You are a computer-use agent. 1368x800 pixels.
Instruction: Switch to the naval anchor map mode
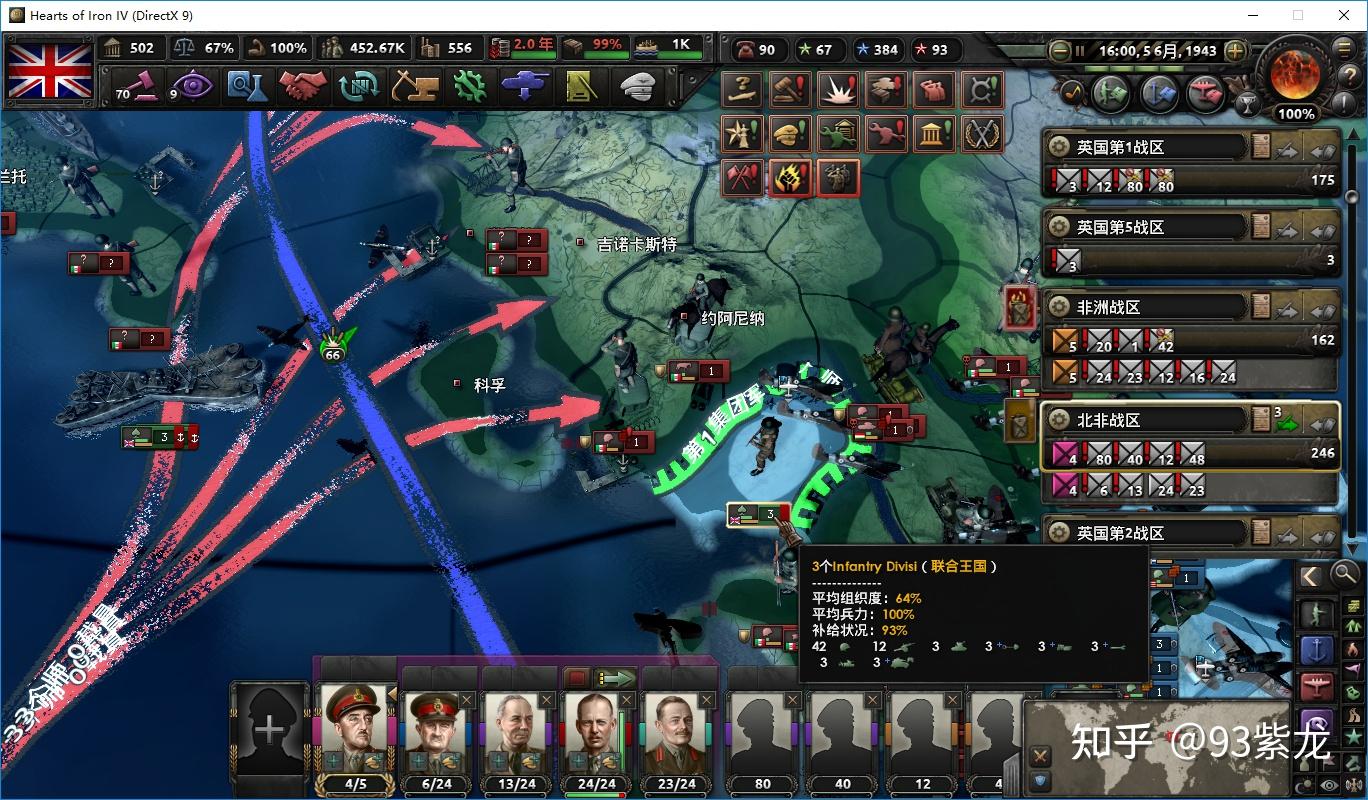click(1317, 650)
